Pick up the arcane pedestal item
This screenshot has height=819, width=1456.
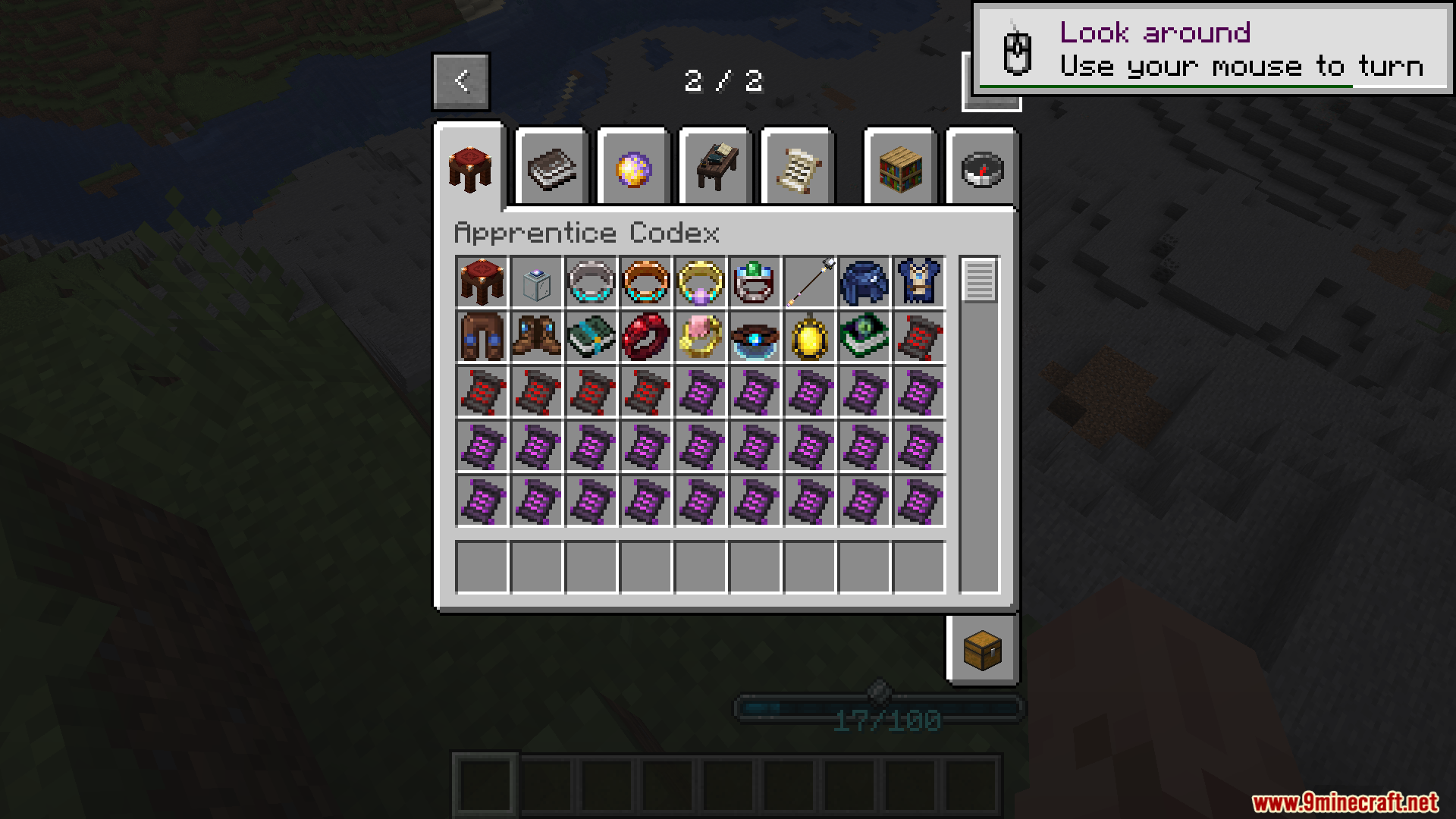(482, 282)
